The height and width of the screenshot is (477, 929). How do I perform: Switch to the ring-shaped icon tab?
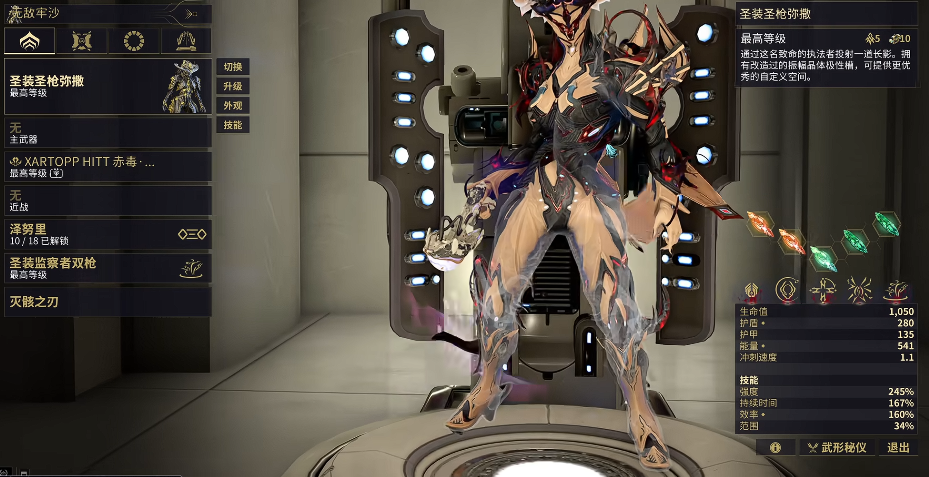pyautogui.click(x=133, y=41)
